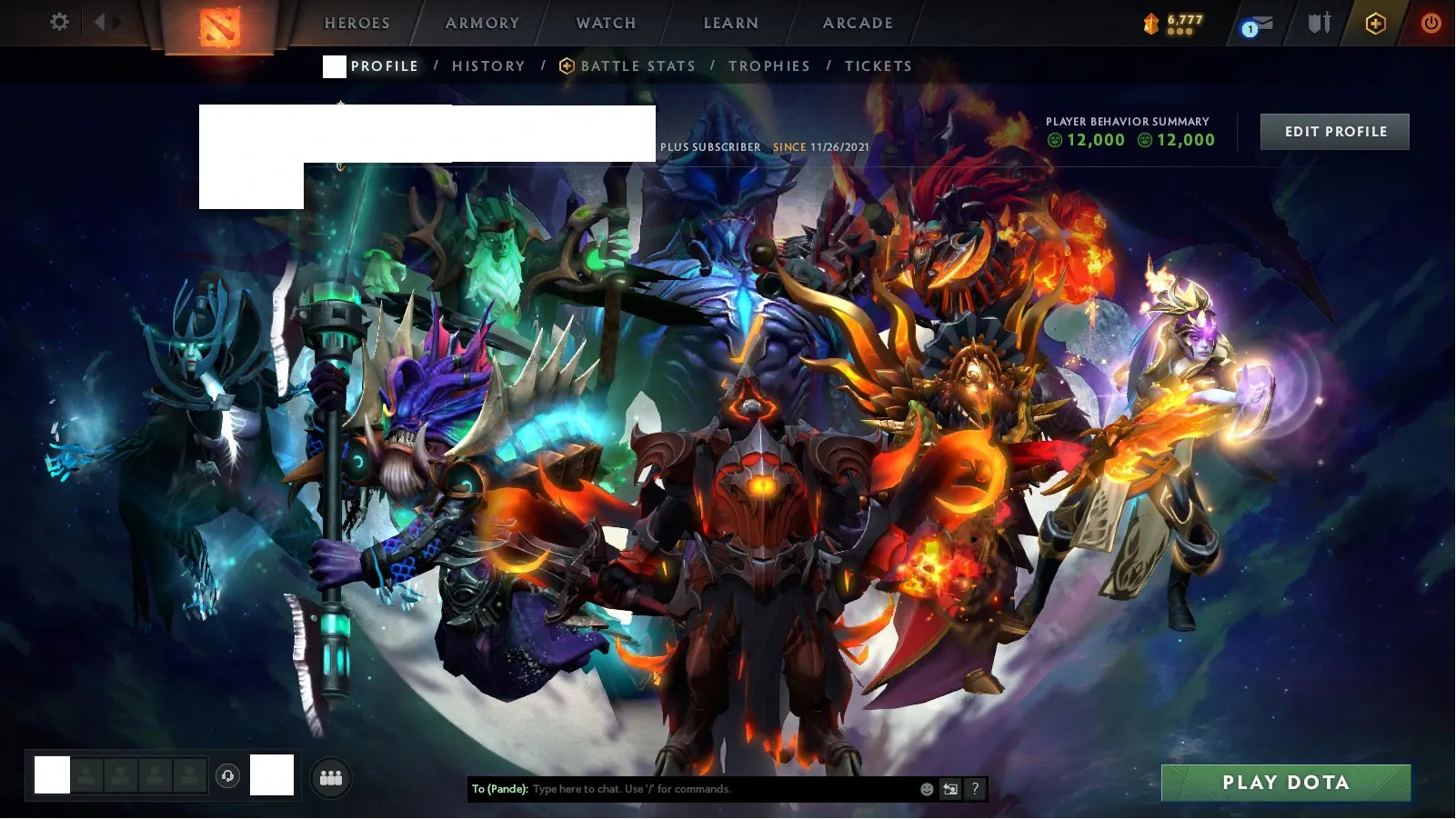1456x819 pixels.
Task: Open the Watch menu
Action: (606, 24)
